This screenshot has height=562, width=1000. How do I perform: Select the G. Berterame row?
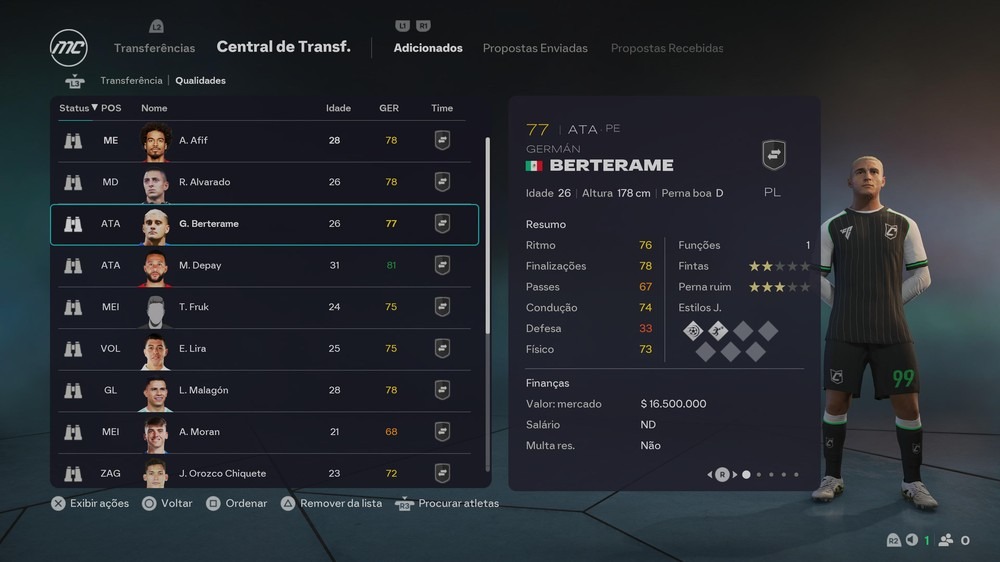(264, 224)
